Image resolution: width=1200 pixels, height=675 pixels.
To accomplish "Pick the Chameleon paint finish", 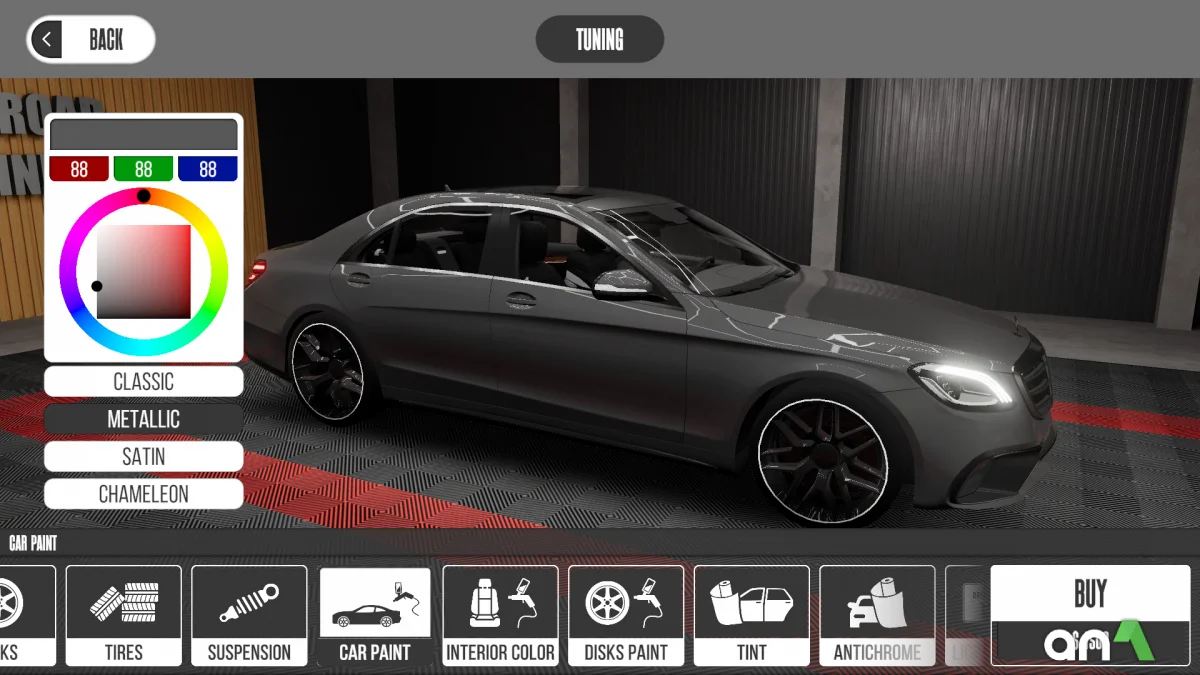I will [x=143, y=494].
